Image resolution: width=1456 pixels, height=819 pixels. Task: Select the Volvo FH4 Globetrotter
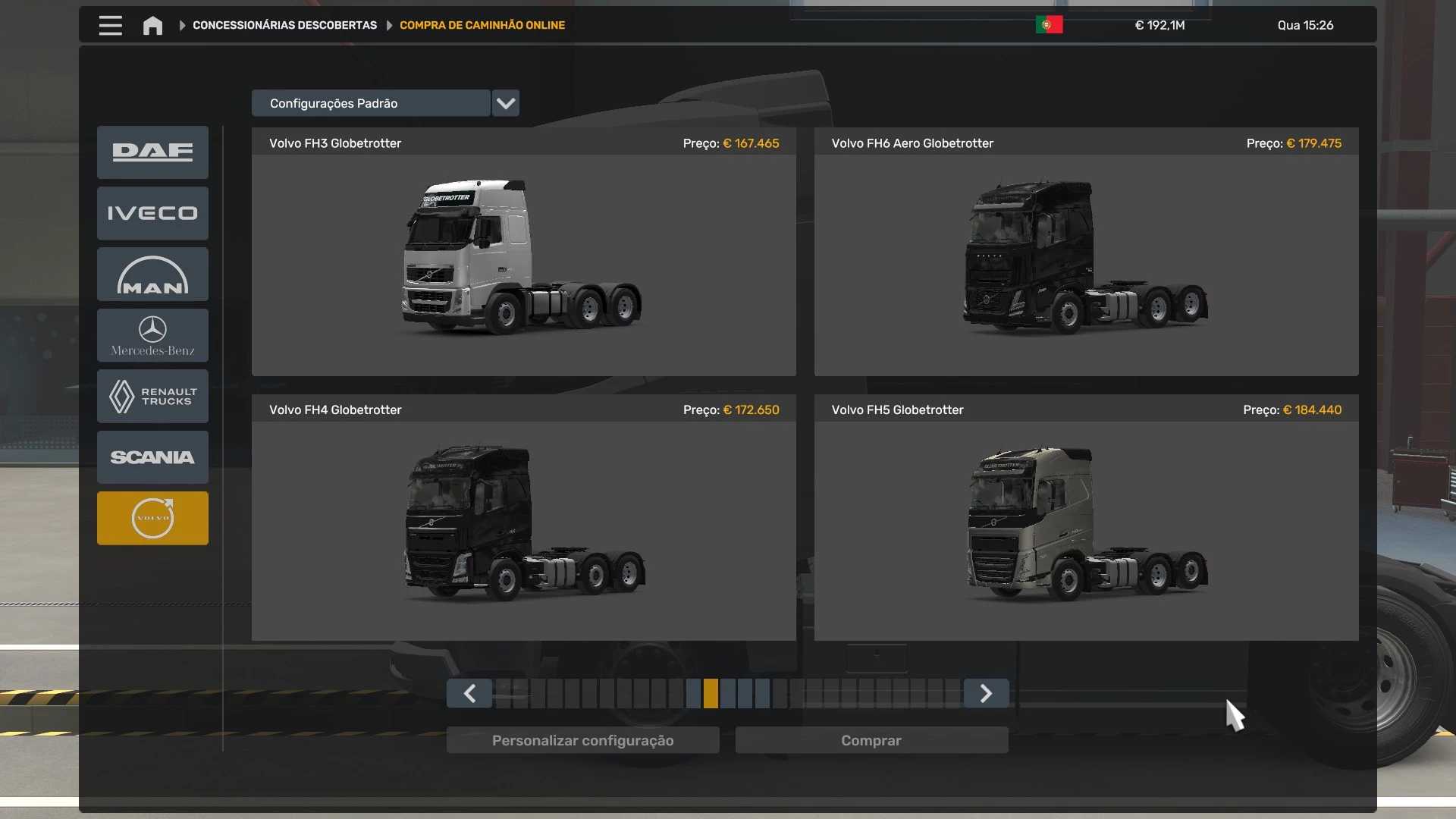(523, 525)
